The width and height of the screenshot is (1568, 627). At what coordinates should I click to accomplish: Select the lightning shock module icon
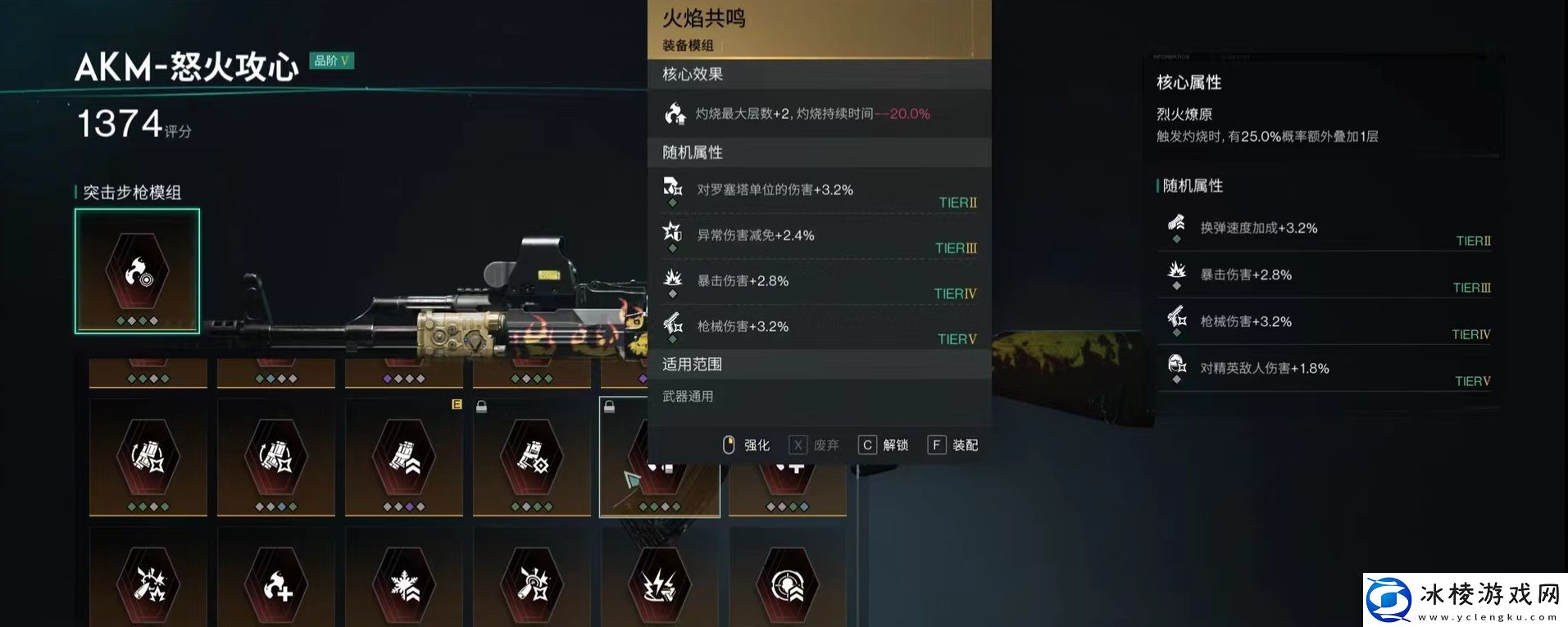(x=661, y=584)
